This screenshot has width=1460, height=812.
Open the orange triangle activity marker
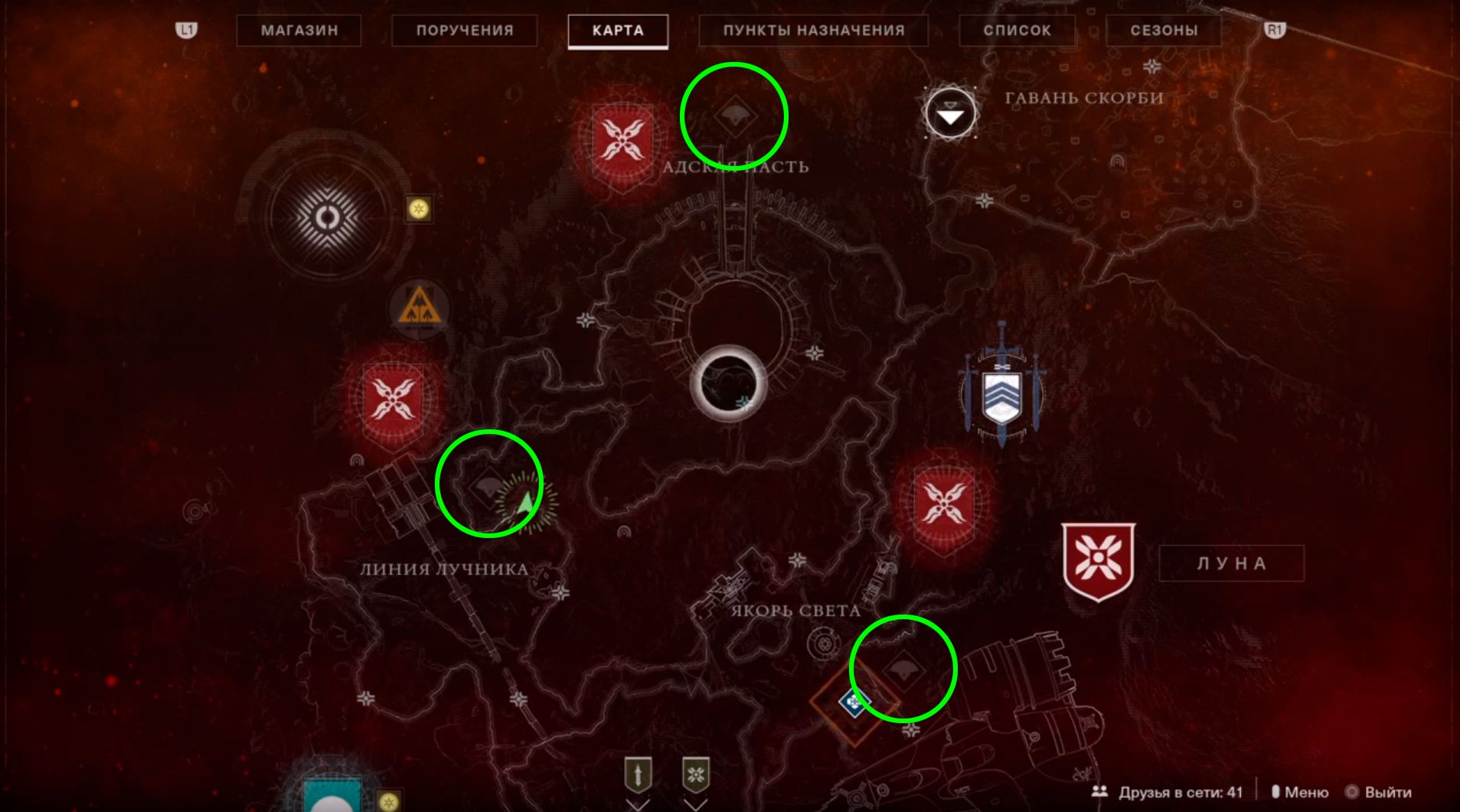click(x=419, y=308)
